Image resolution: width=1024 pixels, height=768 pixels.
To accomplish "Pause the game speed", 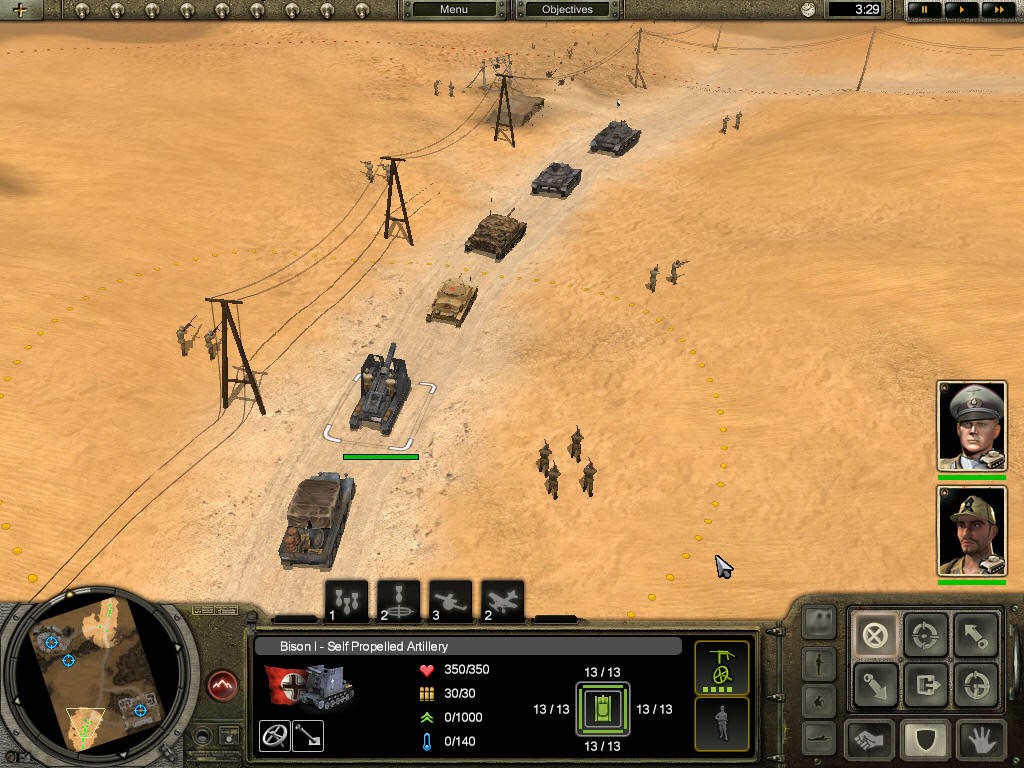I will pos(925,10).
